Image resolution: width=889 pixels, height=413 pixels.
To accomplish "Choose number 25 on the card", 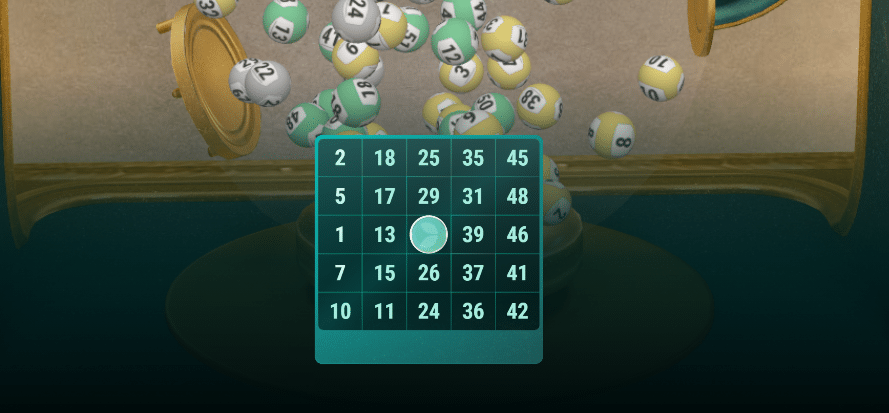I will coord(429,158).
